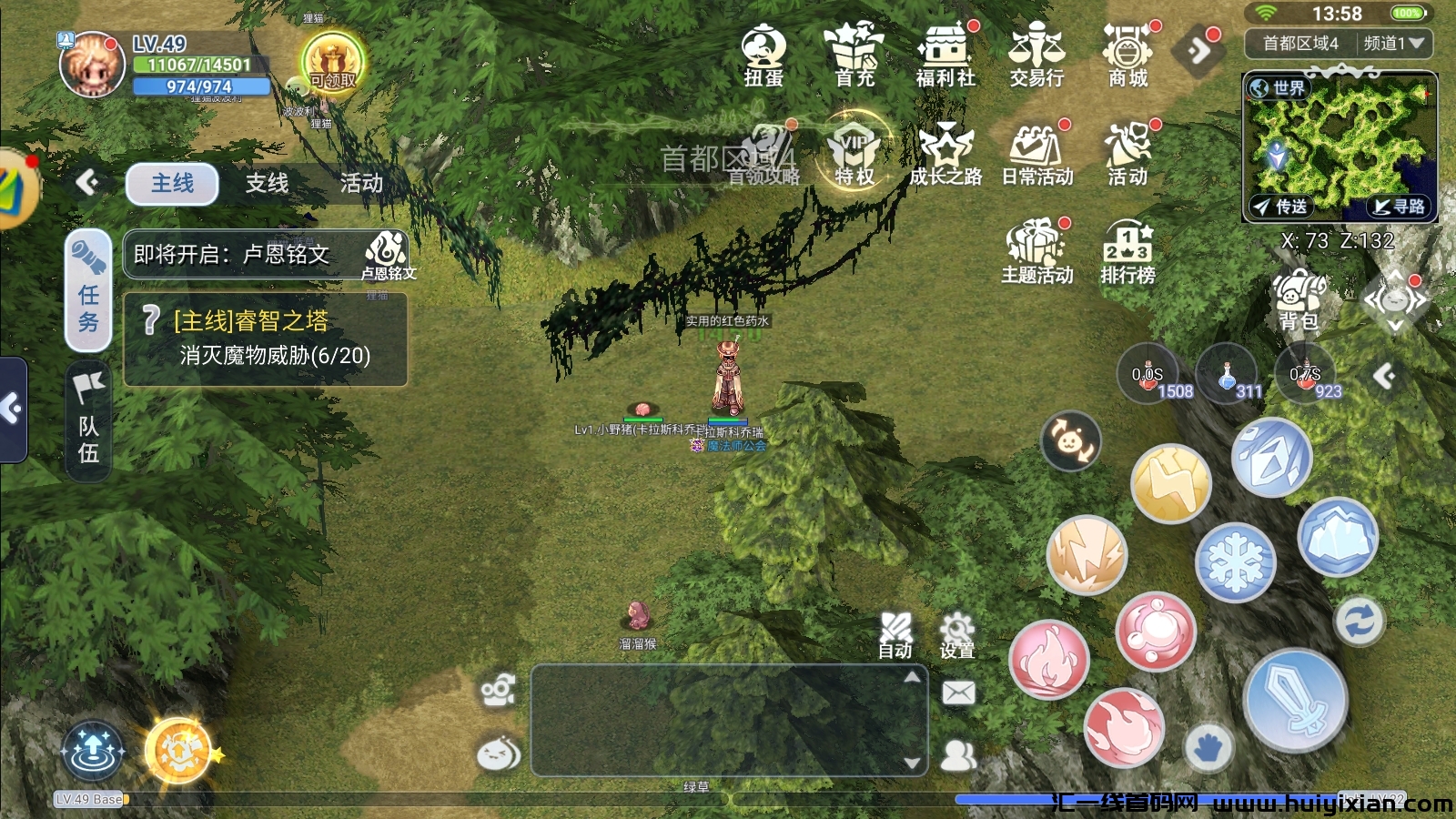Select the 睿智之塔 main quest tracker
The width and height of the screenshot is (1456, 819).
coord(265,339)
